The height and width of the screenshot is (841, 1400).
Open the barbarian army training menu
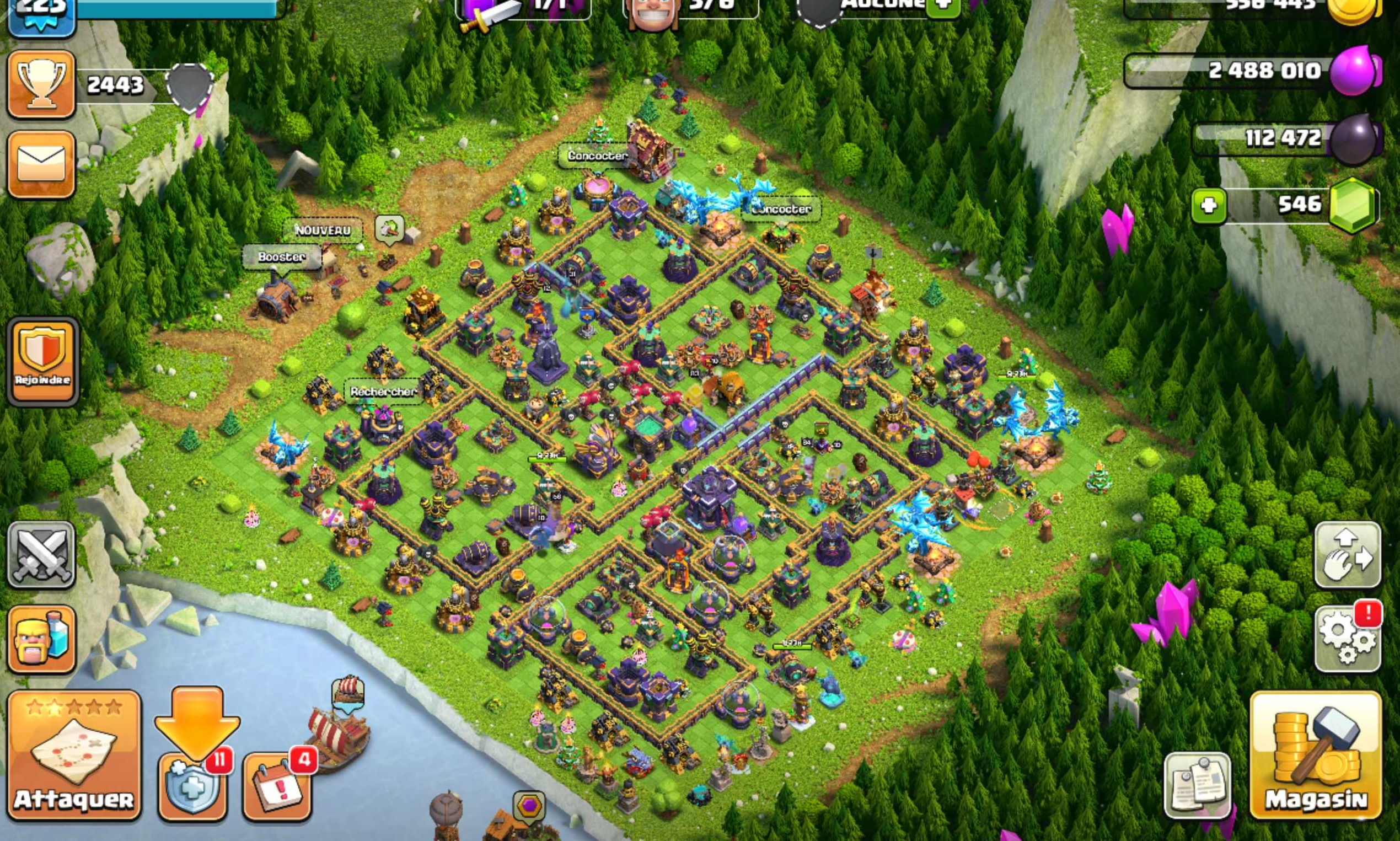point(41,639)
